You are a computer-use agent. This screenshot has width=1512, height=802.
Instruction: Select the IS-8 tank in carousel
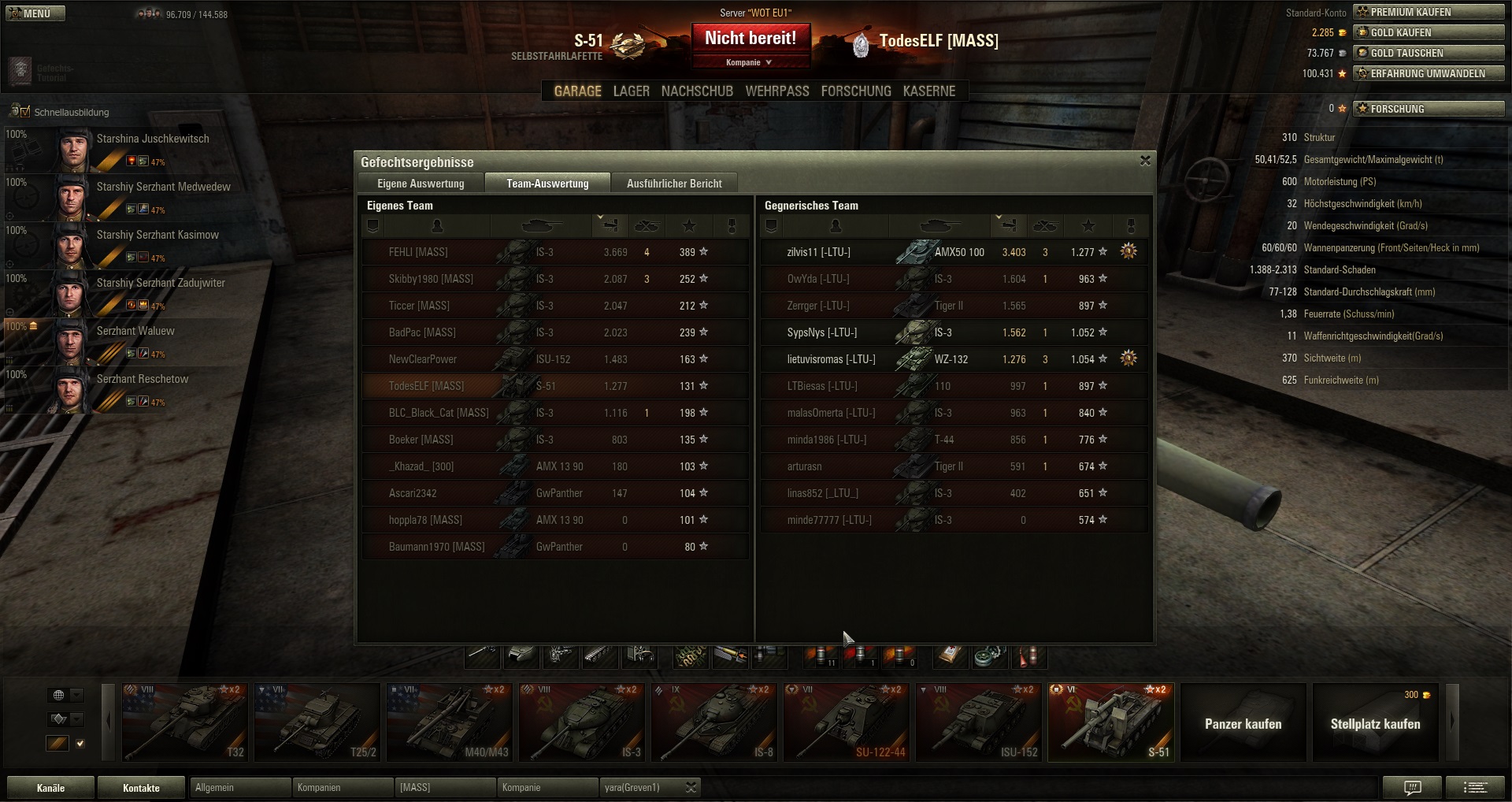(x=714, y=722)
